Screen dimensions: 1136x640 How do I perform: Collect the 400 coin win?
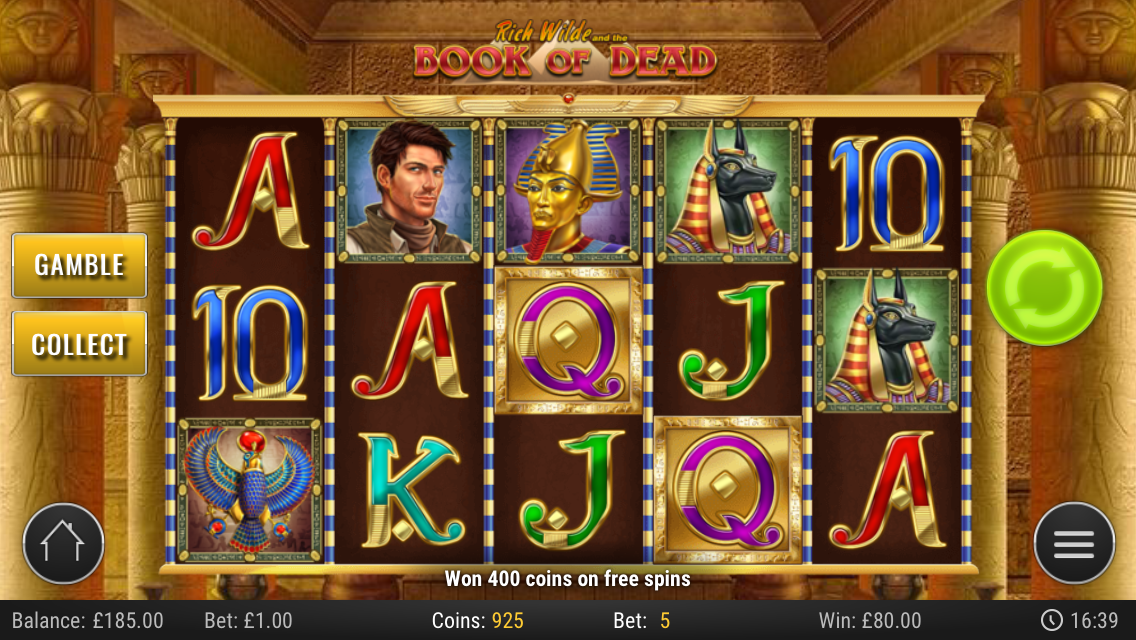coord(79,344)
